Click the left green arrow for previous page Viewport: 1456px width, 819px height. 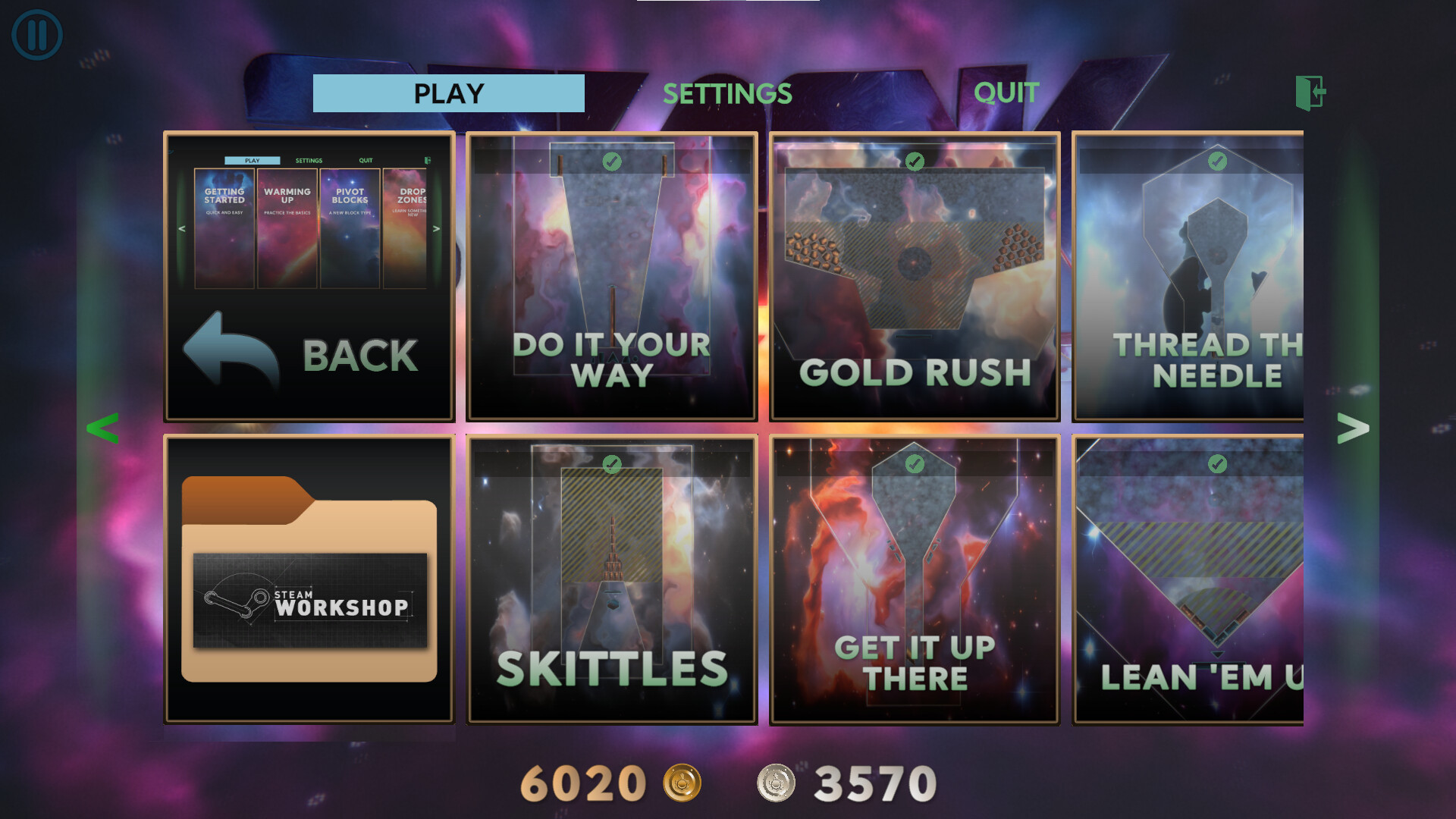point(101,428)
